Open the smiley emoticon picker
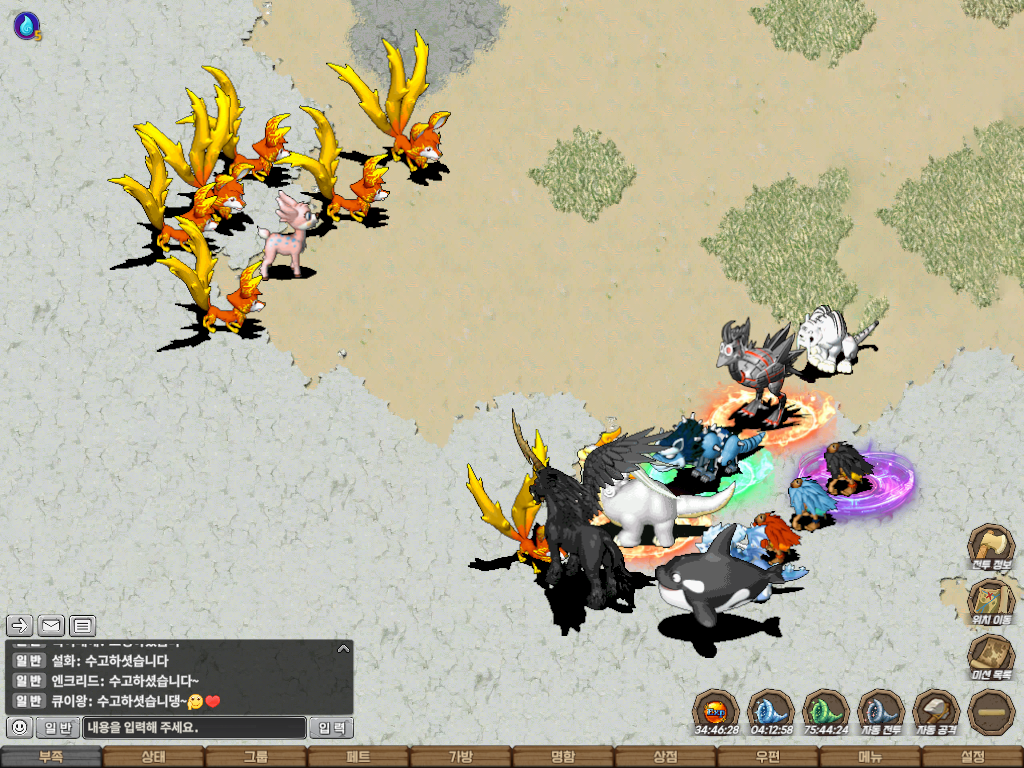This screenshot has width=1024, height=768. click(x=19, y=727)
